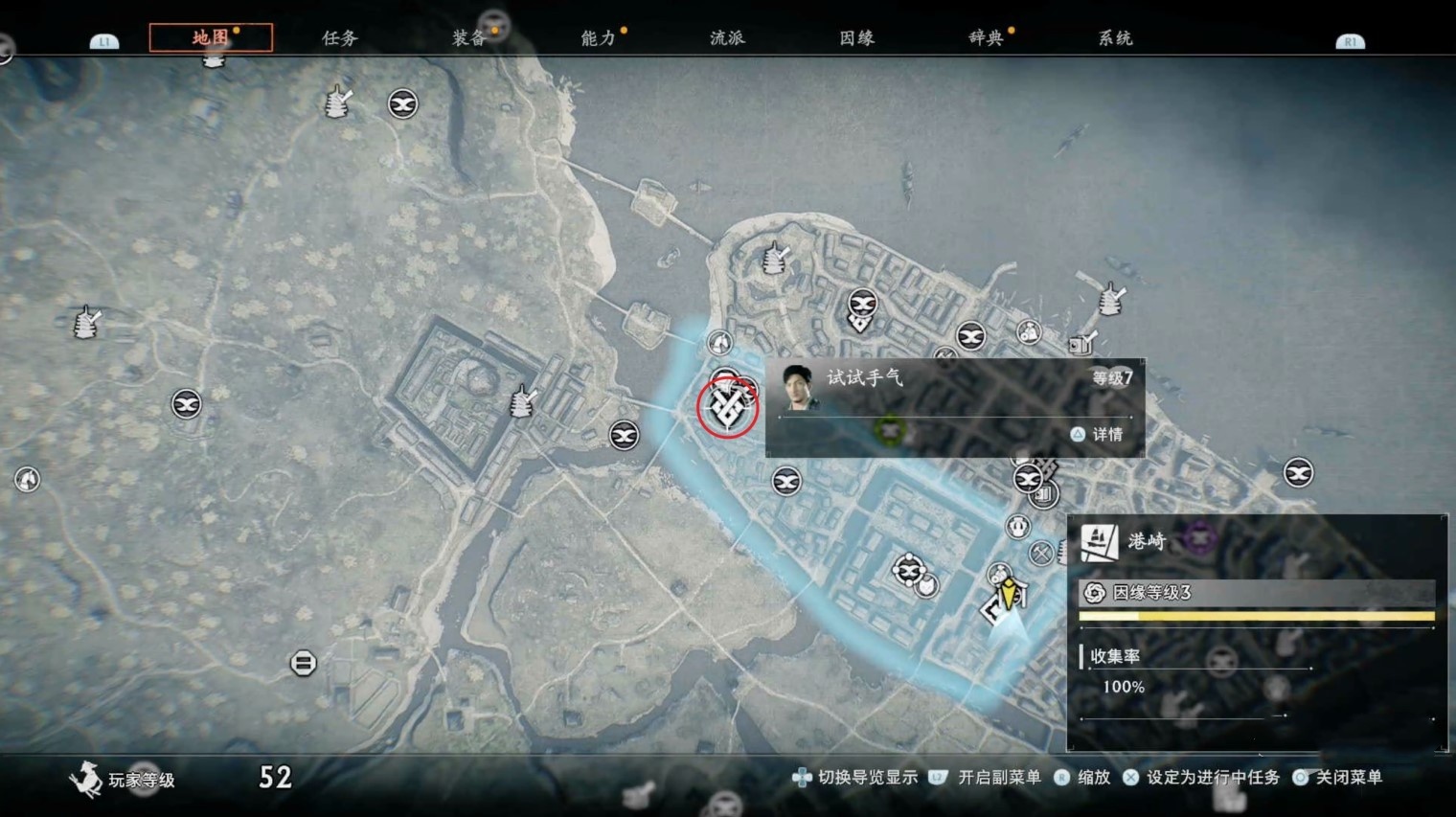
Task: Open the L1 previous menu arrow
Action: pos(103,41)
